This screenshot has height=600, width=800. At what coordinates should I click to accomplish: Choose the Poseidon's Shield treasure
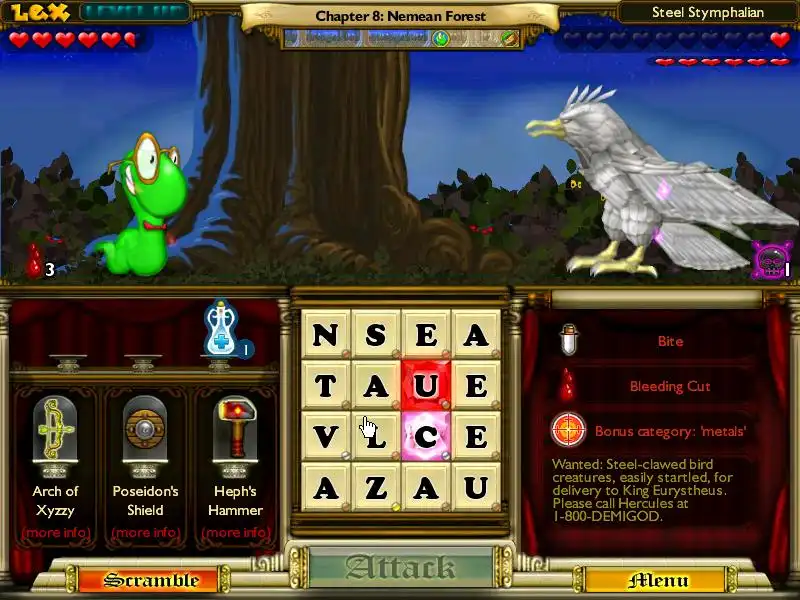pyautogui.click(x=145, y=432)
